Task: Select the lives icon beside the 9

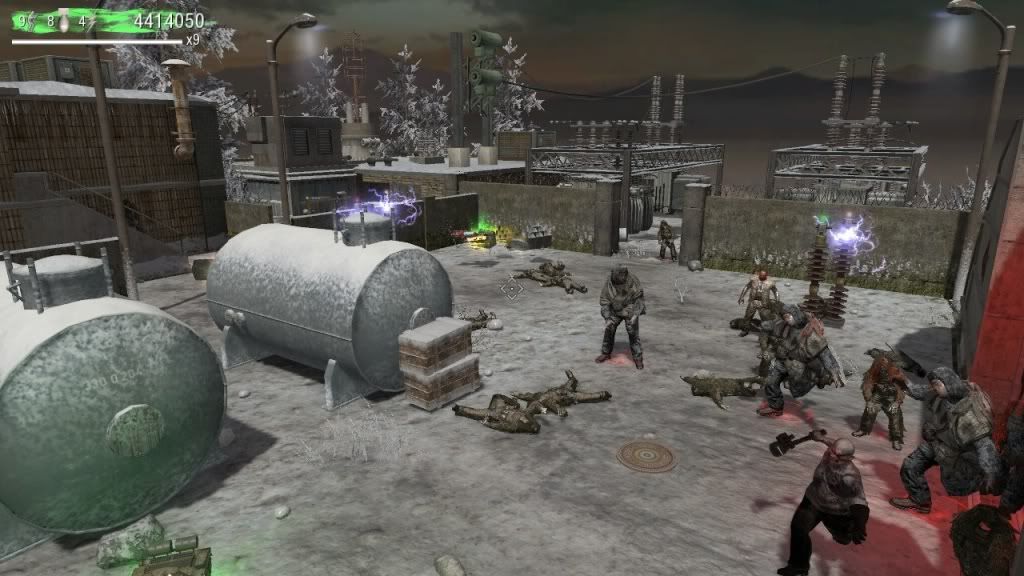Action: coord(32,19)
